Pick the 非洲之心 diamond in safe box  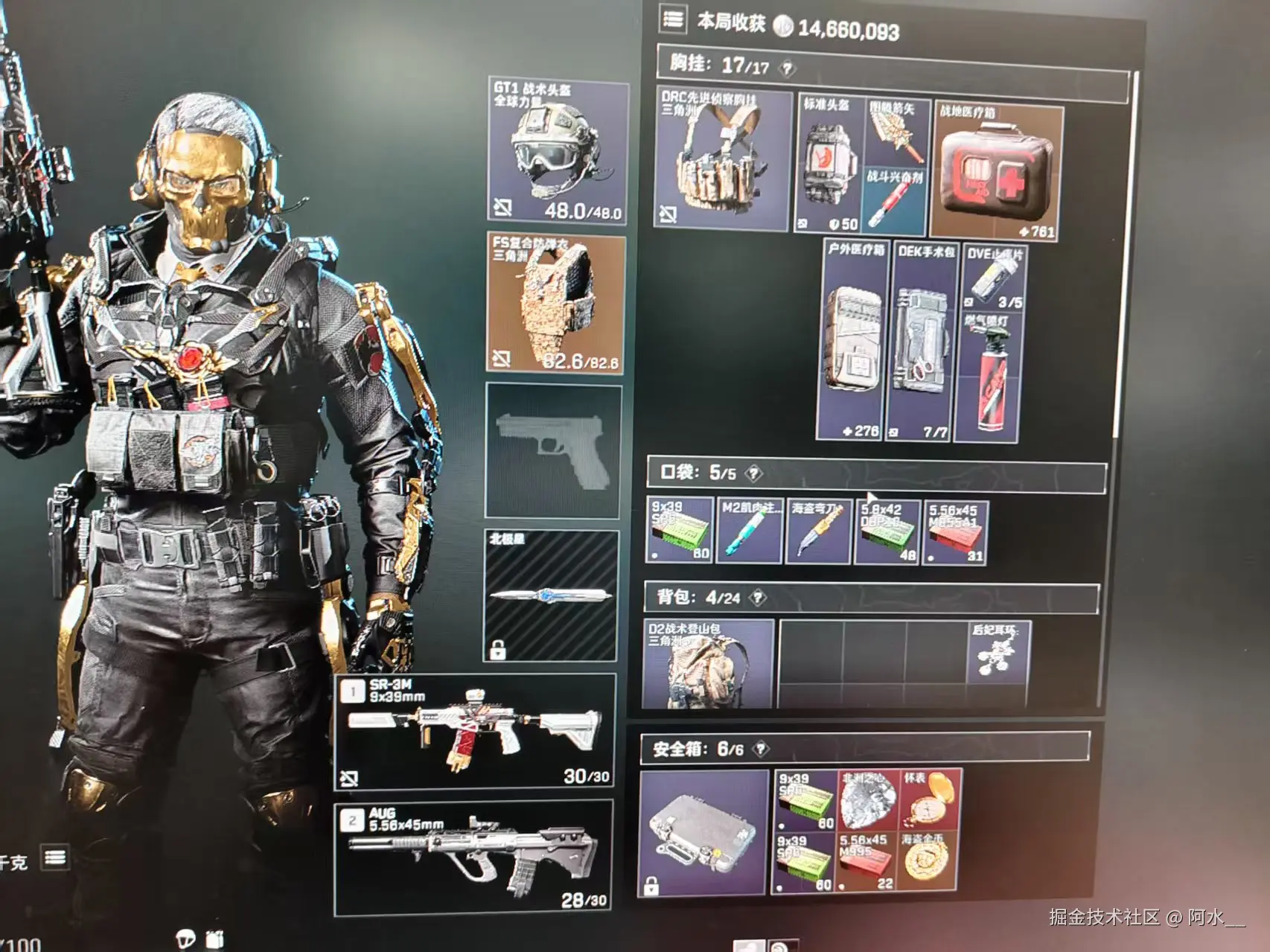(867, 800)
